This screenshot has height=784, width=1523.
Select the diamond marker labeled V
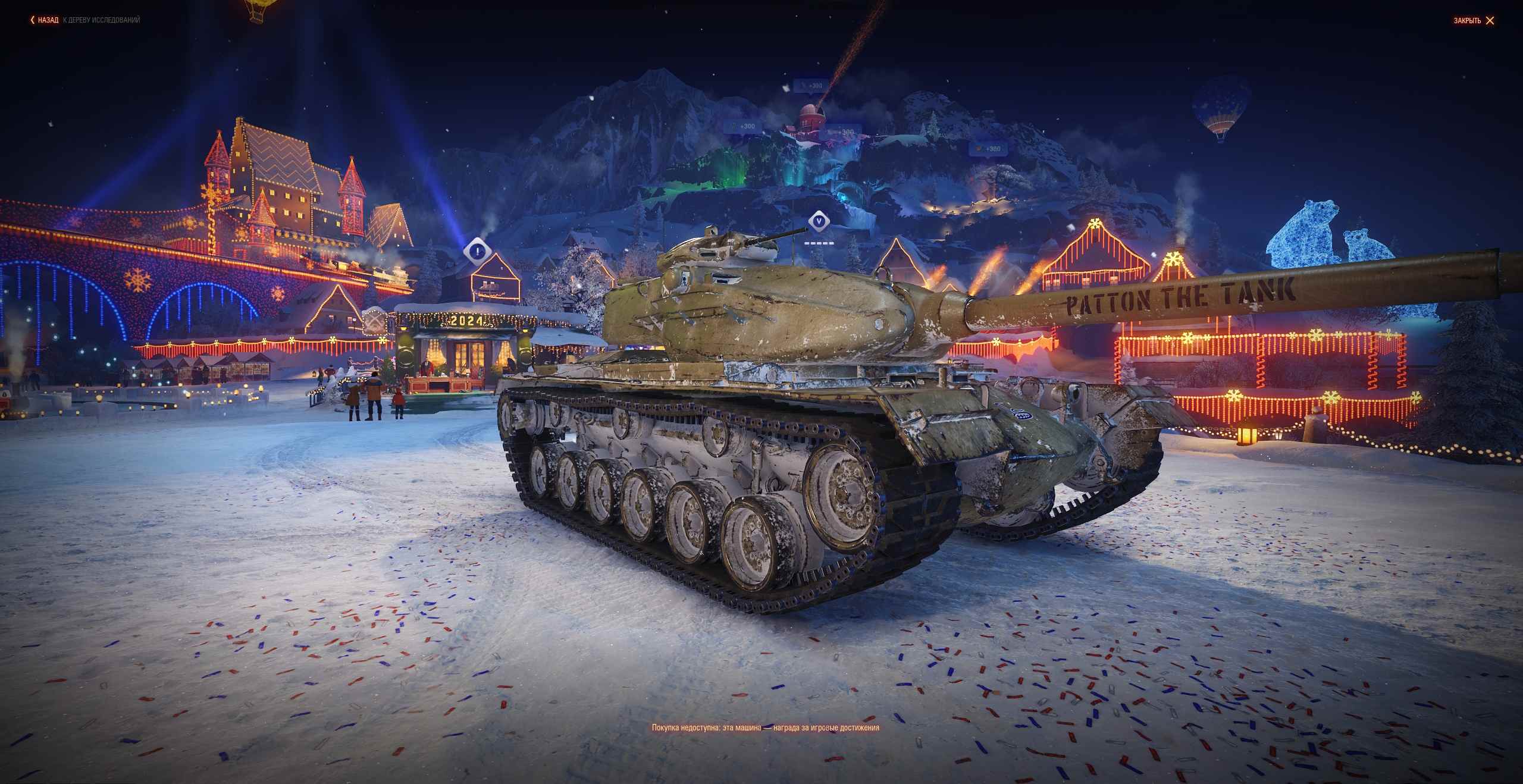pyautogui.click(x=819, y=222)
